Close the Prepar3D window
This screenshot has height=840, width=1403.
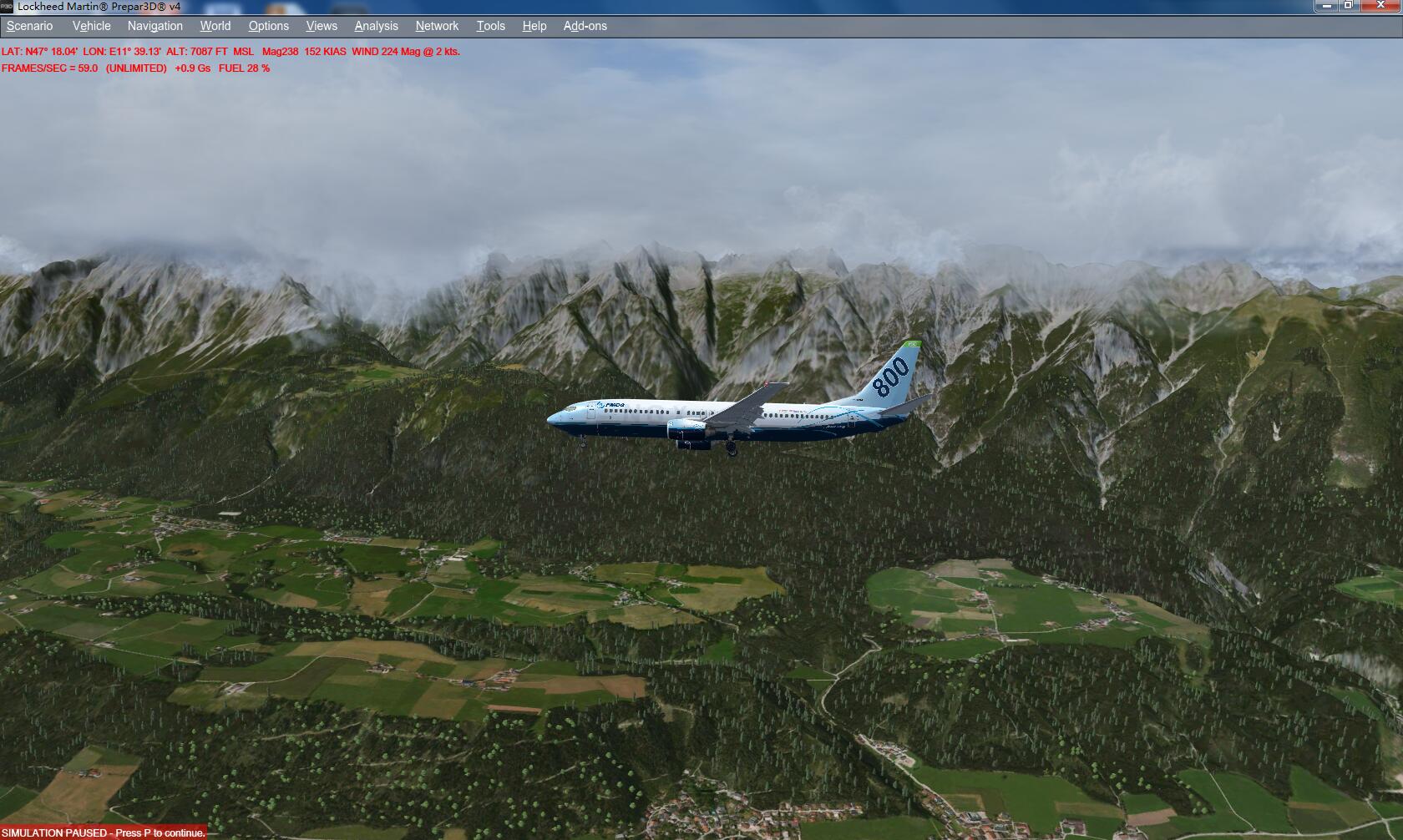(1379, 6)
